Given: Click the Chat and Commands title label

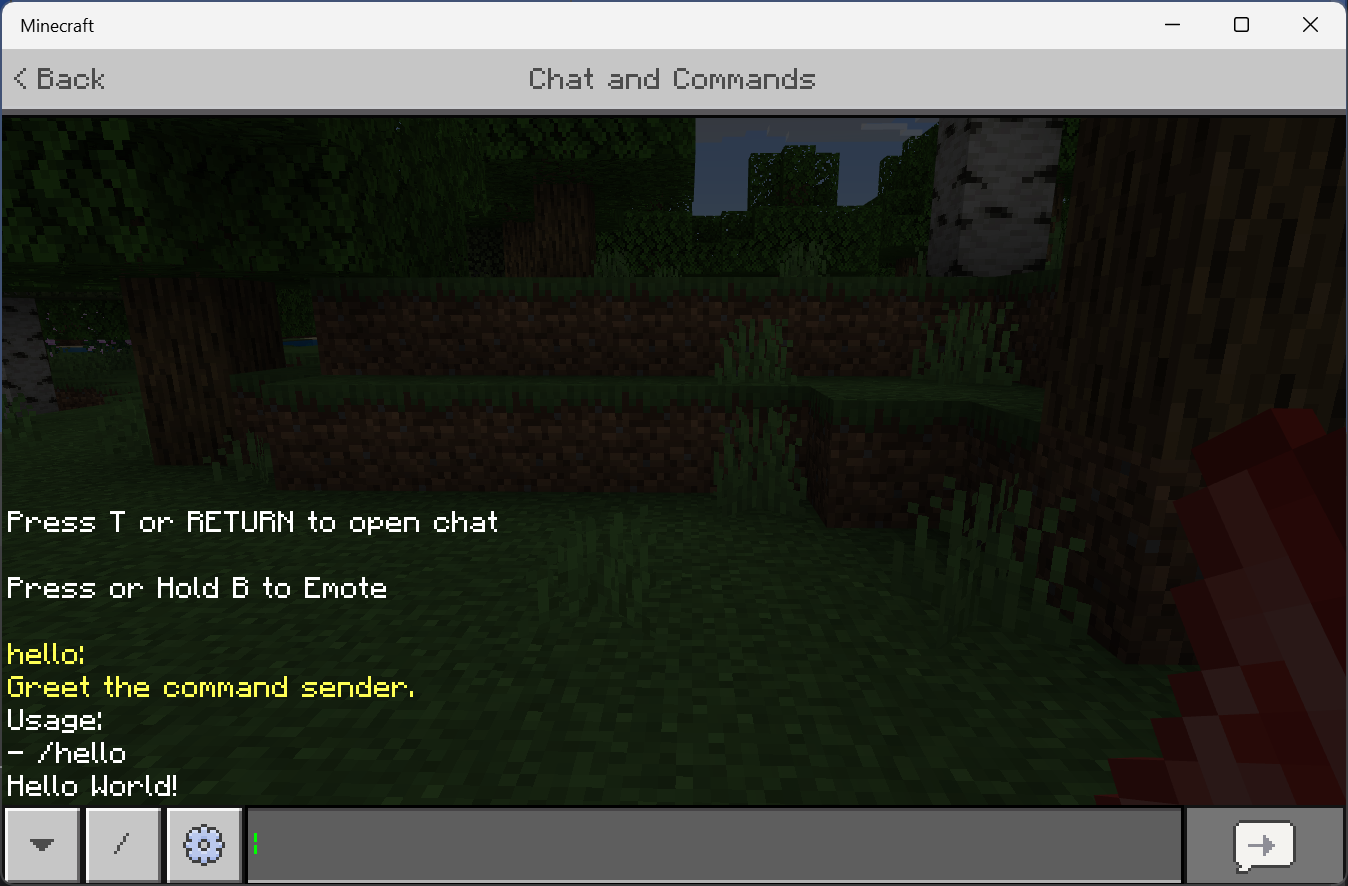Looking at the screenshot, I should (x=672, y=79).
